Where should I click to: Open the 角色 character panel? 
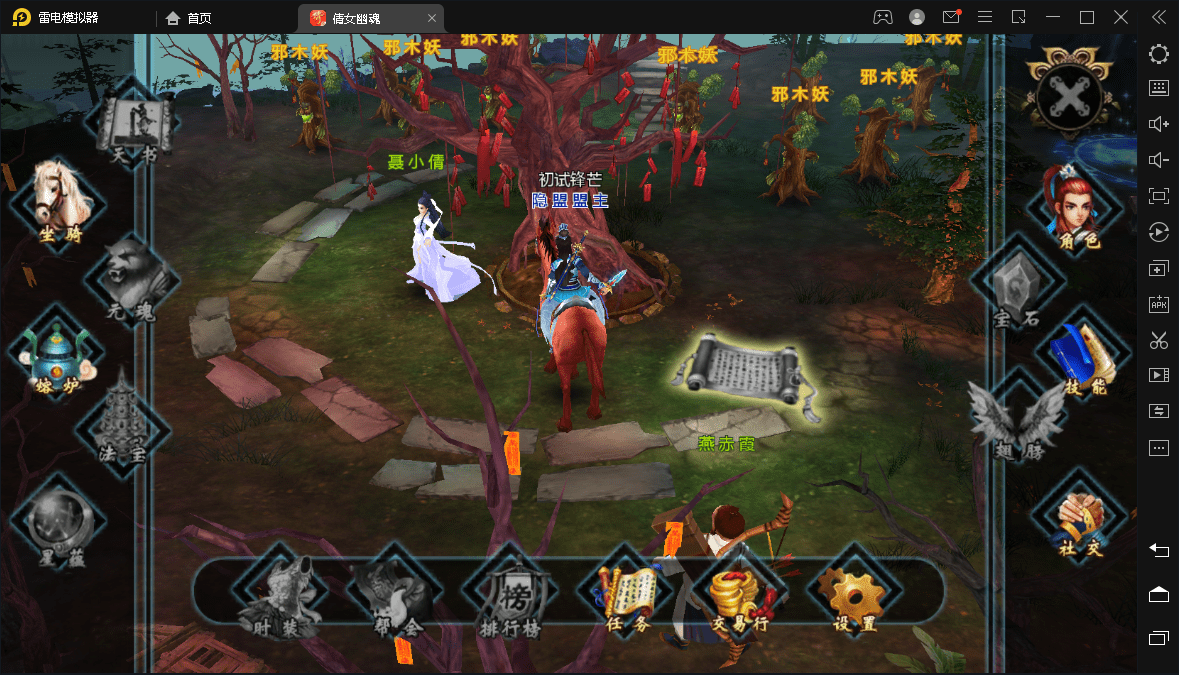[1072, 207]
